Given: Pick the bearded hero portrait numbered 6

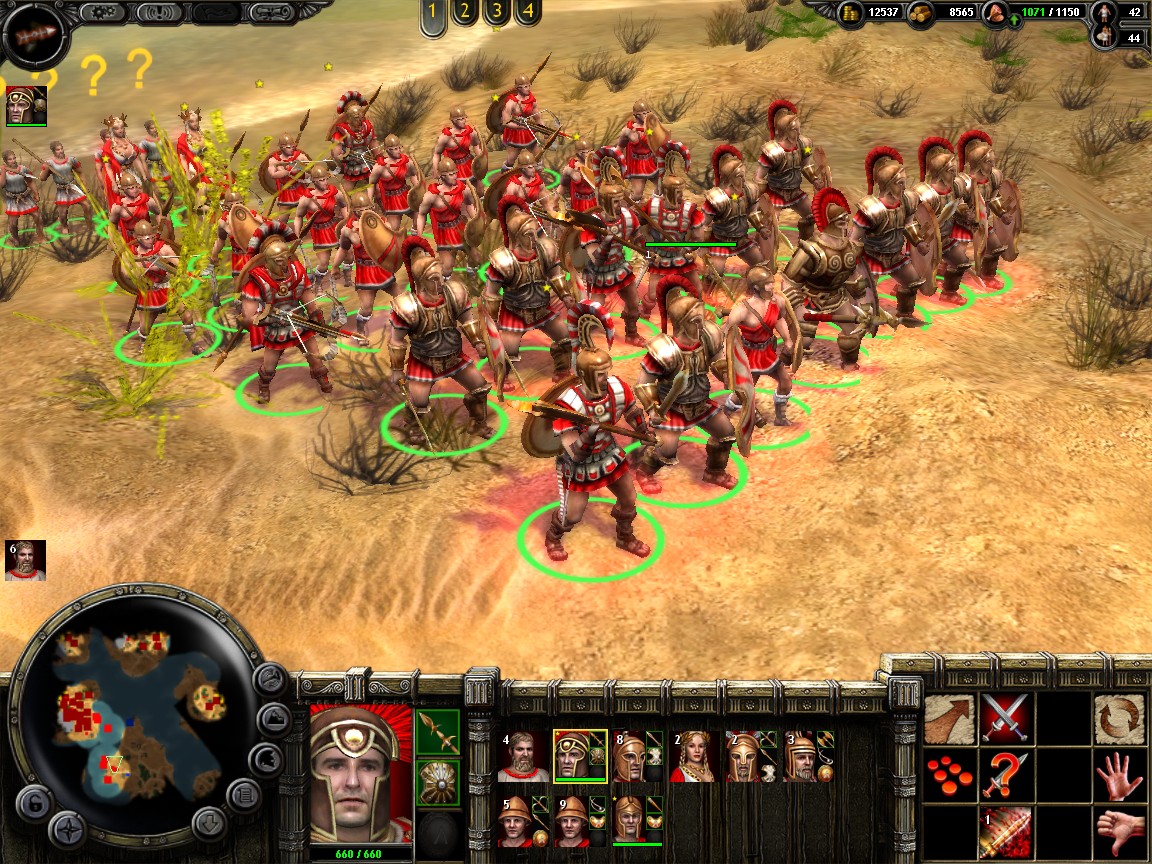Looking at the screenshot, I should click(x=27, y=561).
